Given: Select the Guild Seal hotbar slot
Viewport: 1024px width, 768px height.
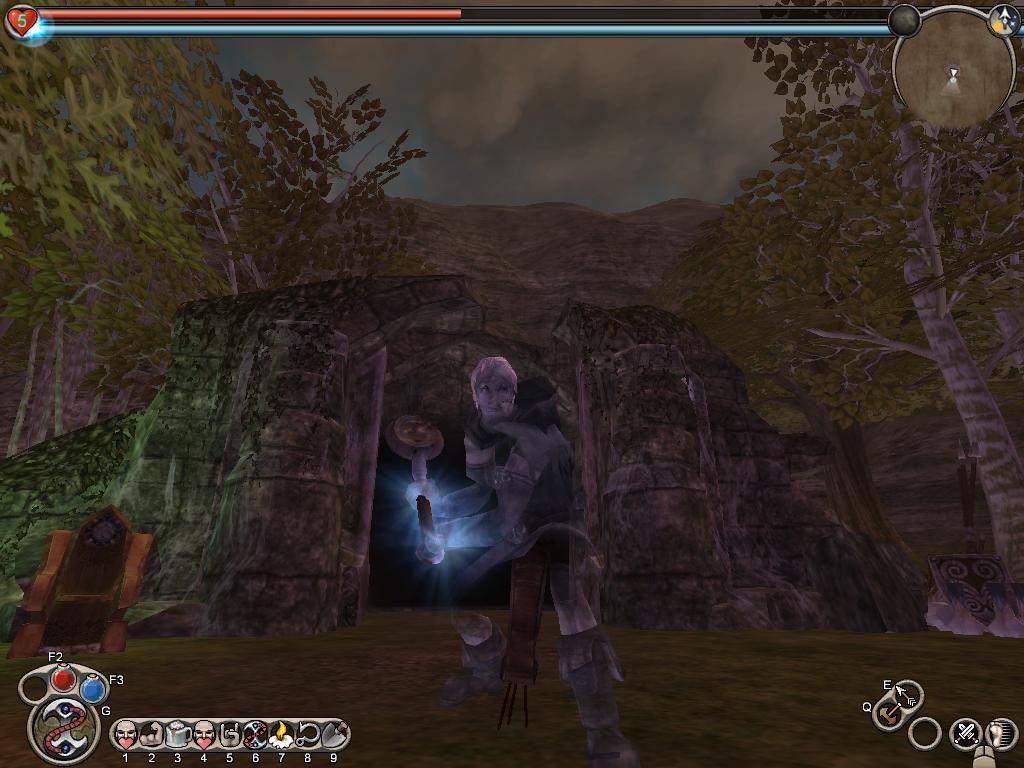Looking at the screenshot, I should point(256,736).
